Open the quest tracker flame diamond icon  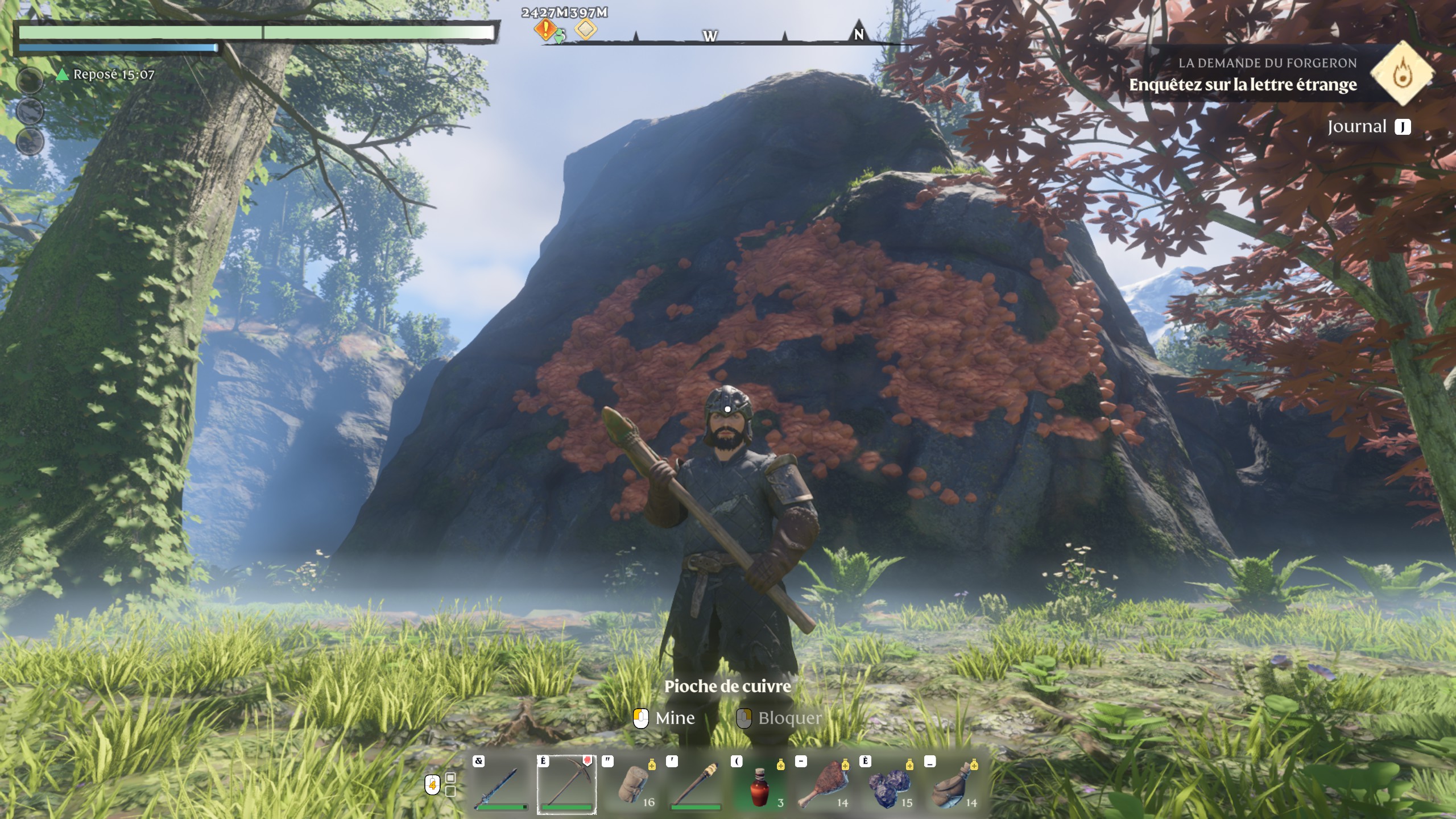point(1403,73)
